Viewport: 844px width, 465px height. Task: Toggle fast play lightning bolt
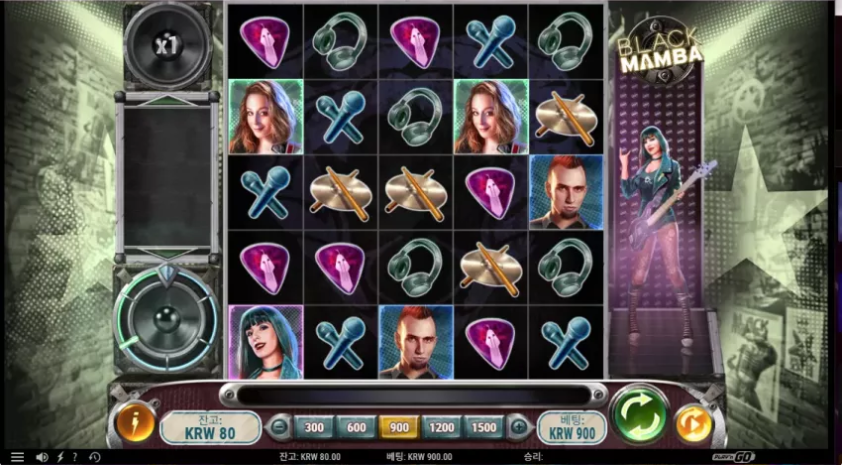click(60, 457)
